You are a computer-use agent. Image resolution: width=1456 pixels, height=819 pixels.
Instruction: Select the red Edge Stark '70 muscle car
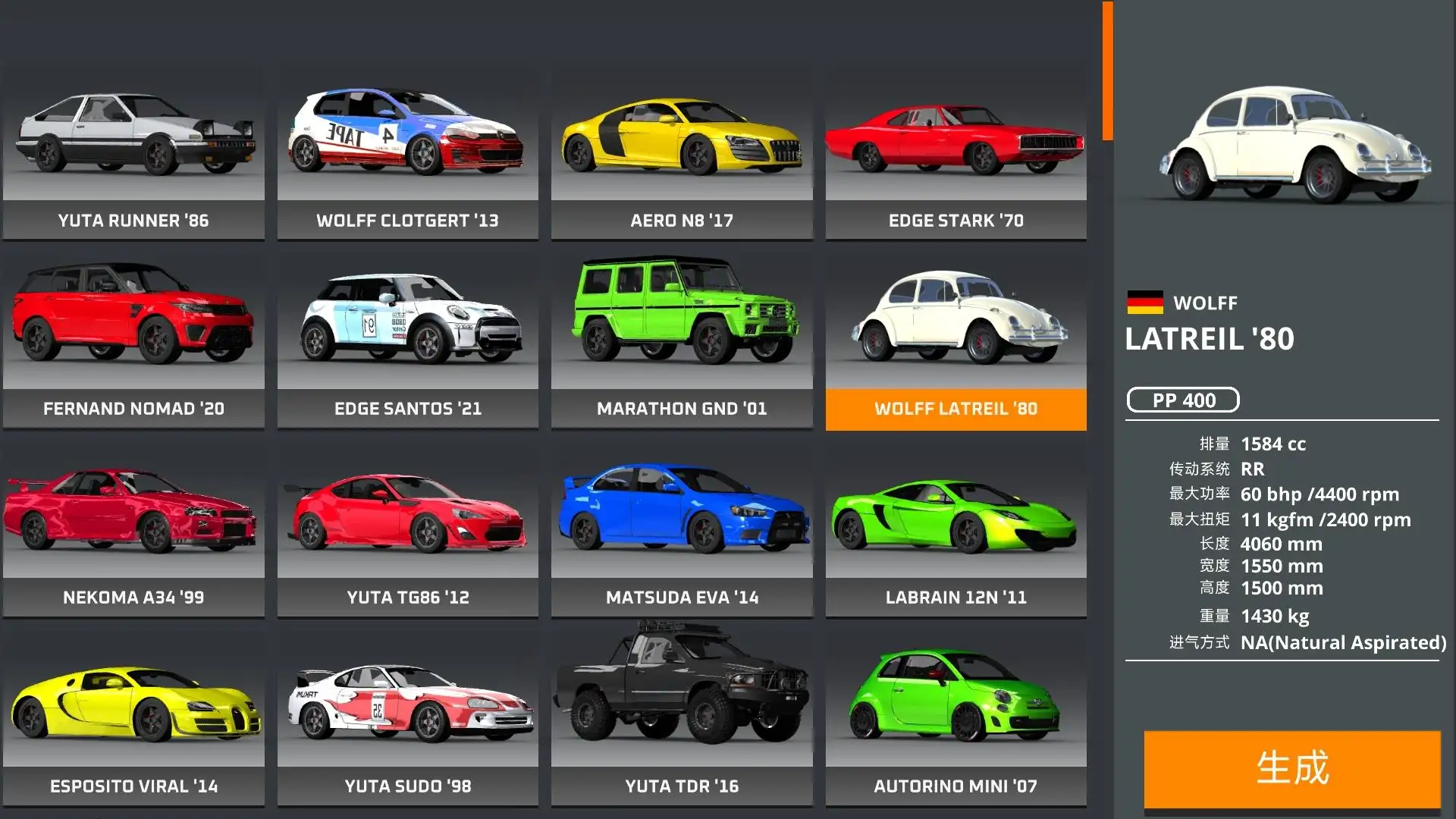954,144
